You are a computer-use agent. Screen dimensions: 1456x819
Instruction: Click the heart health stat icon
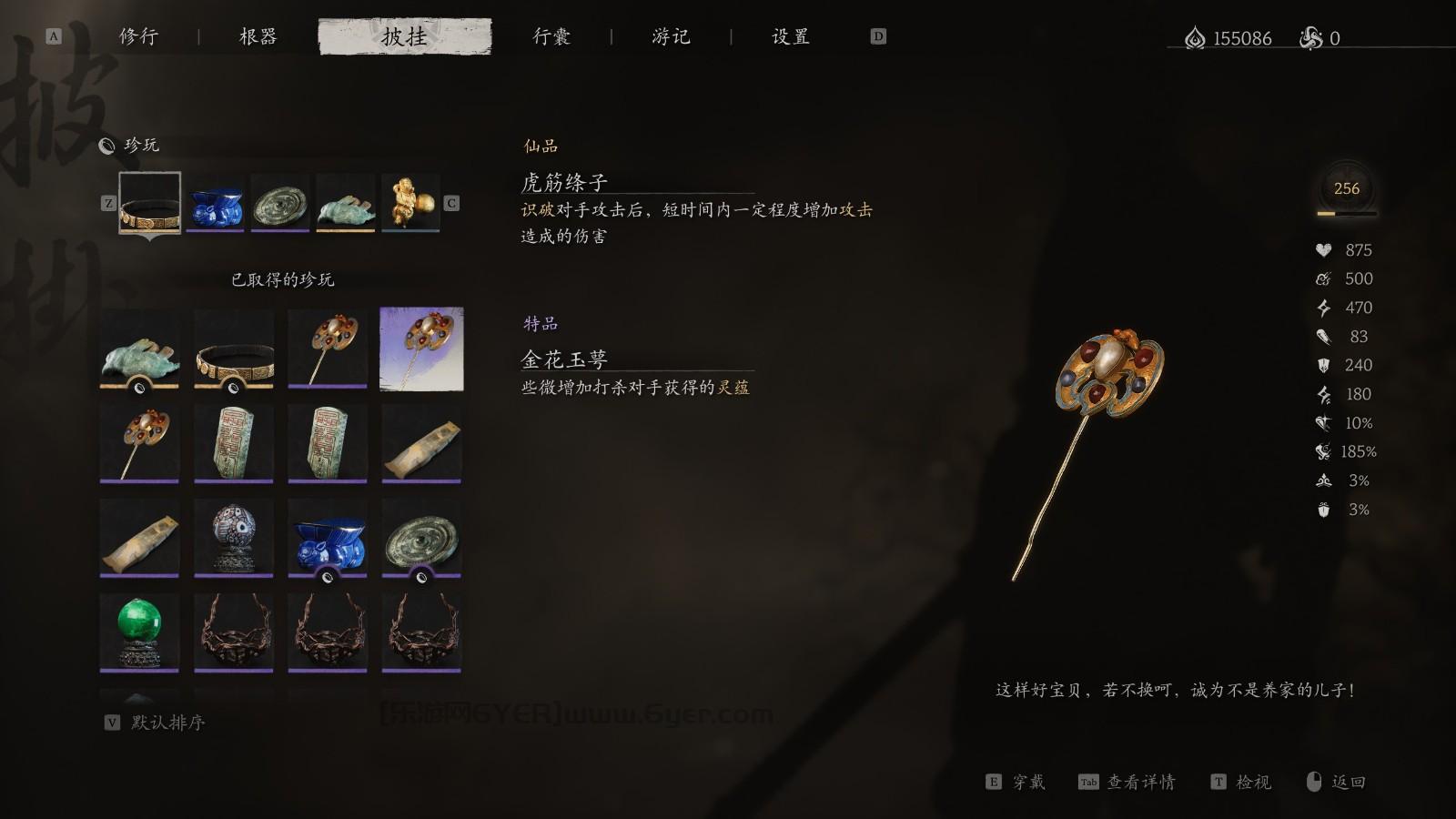click(1321, 249)
